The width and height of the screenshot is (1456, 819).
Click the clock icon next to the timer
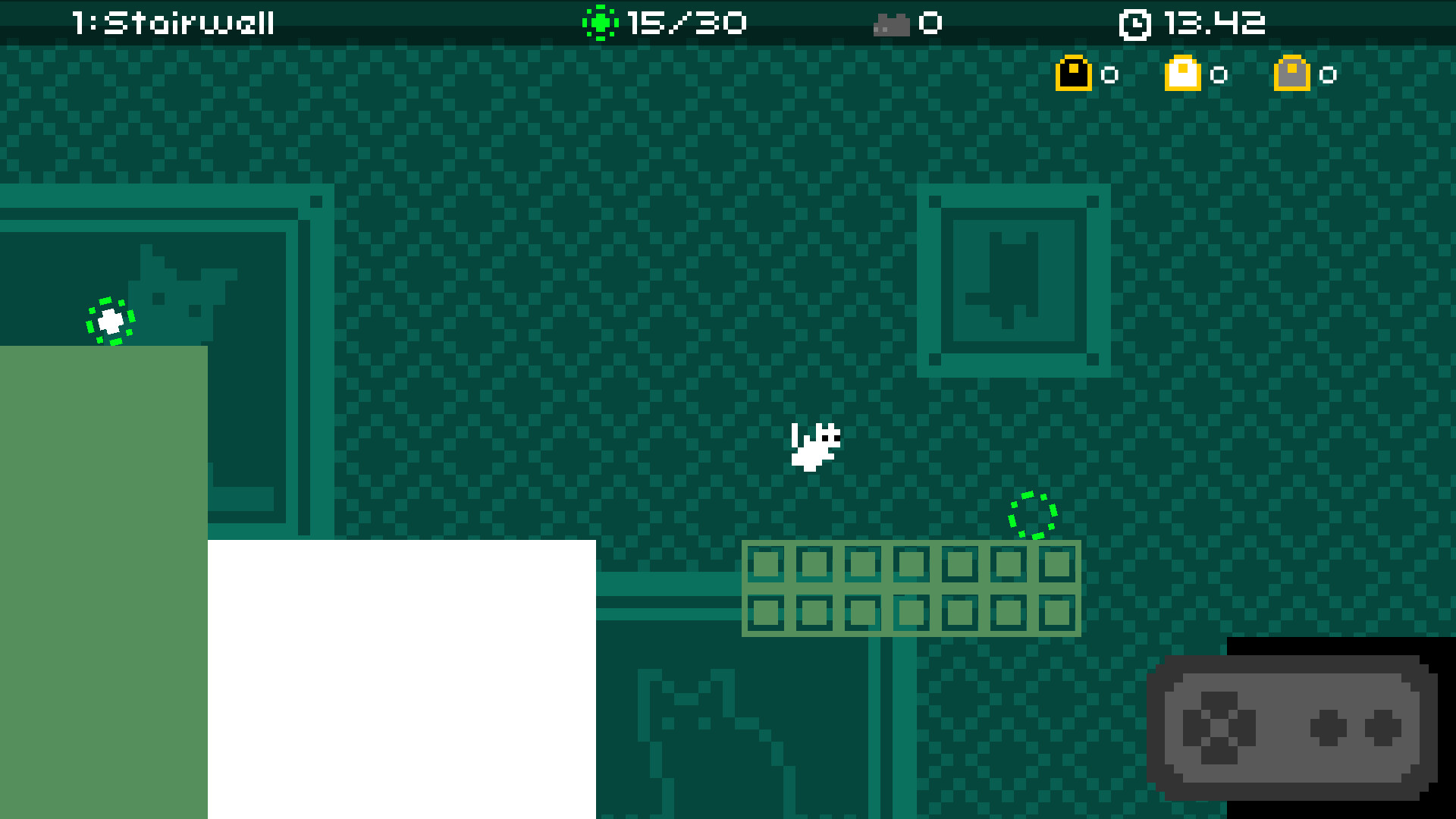(1135, 23)
